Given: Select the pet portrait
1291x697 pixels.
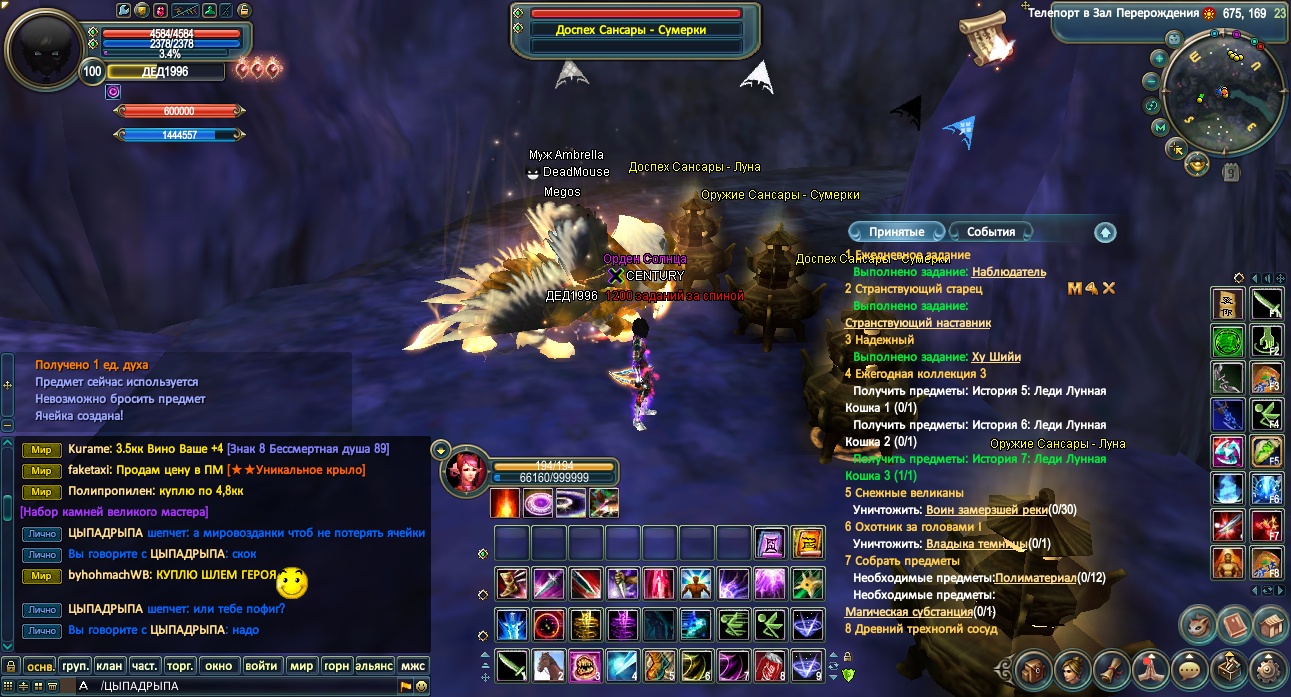Looking at the screenshot, I should point(465,469).
